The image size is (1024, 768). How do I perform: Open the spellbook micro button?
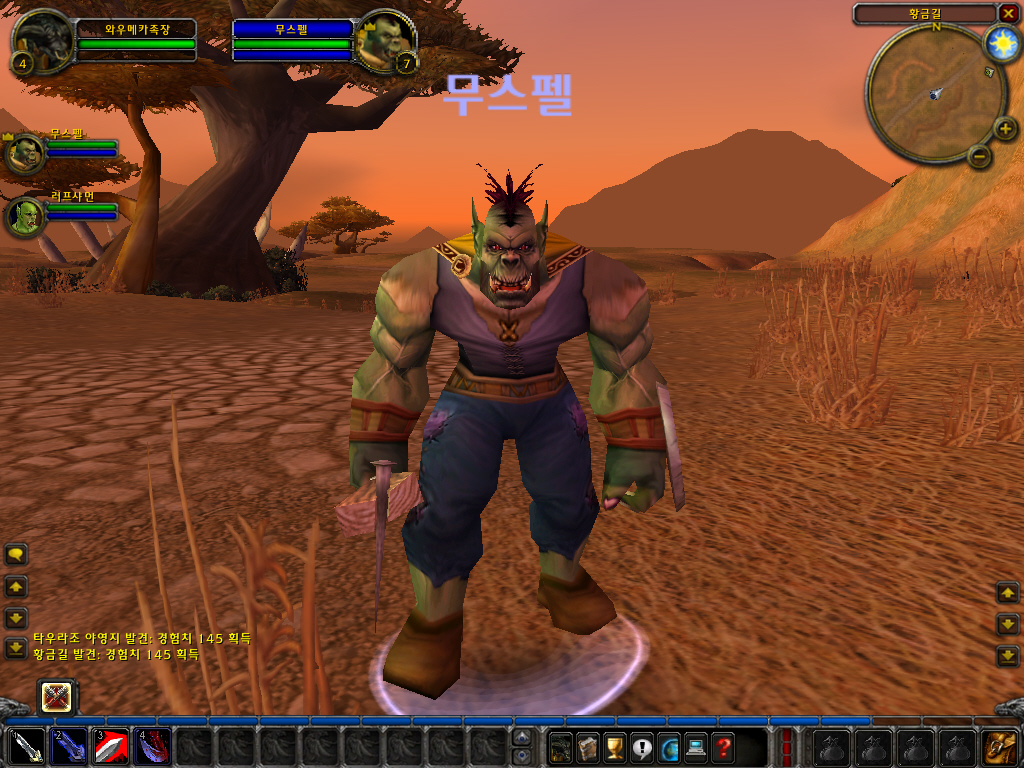point(588,747)
